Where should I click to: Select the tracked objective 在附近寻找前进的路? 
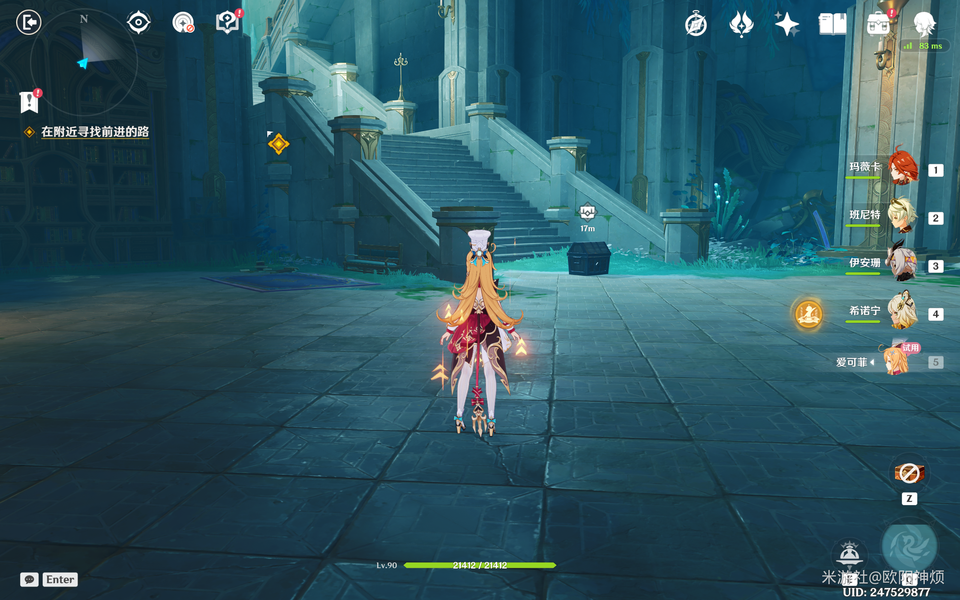tap(94, 132)
